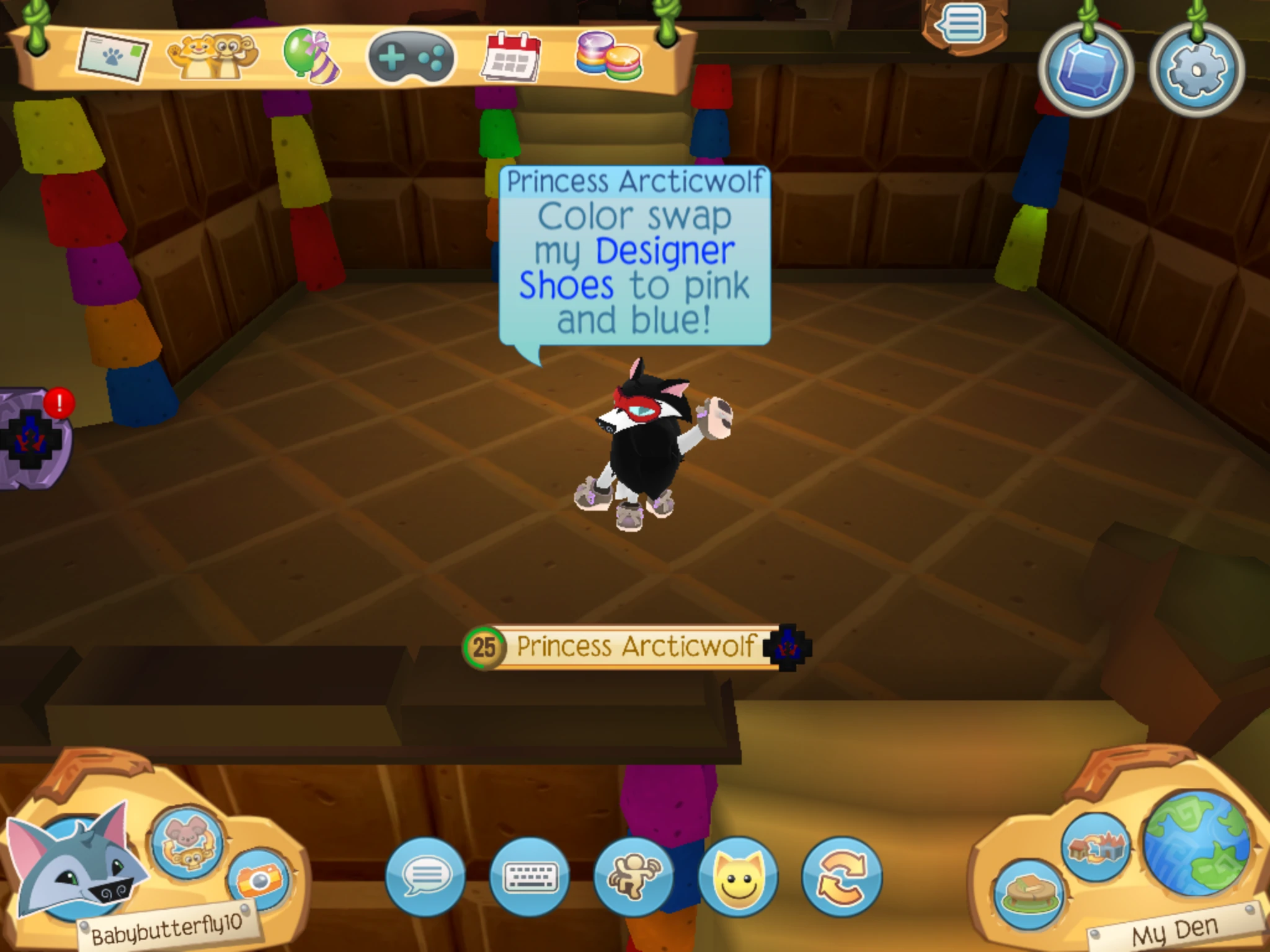The image size is (1270, 952).
Task: Toggle the keyboard chat input
Action: 530,876
